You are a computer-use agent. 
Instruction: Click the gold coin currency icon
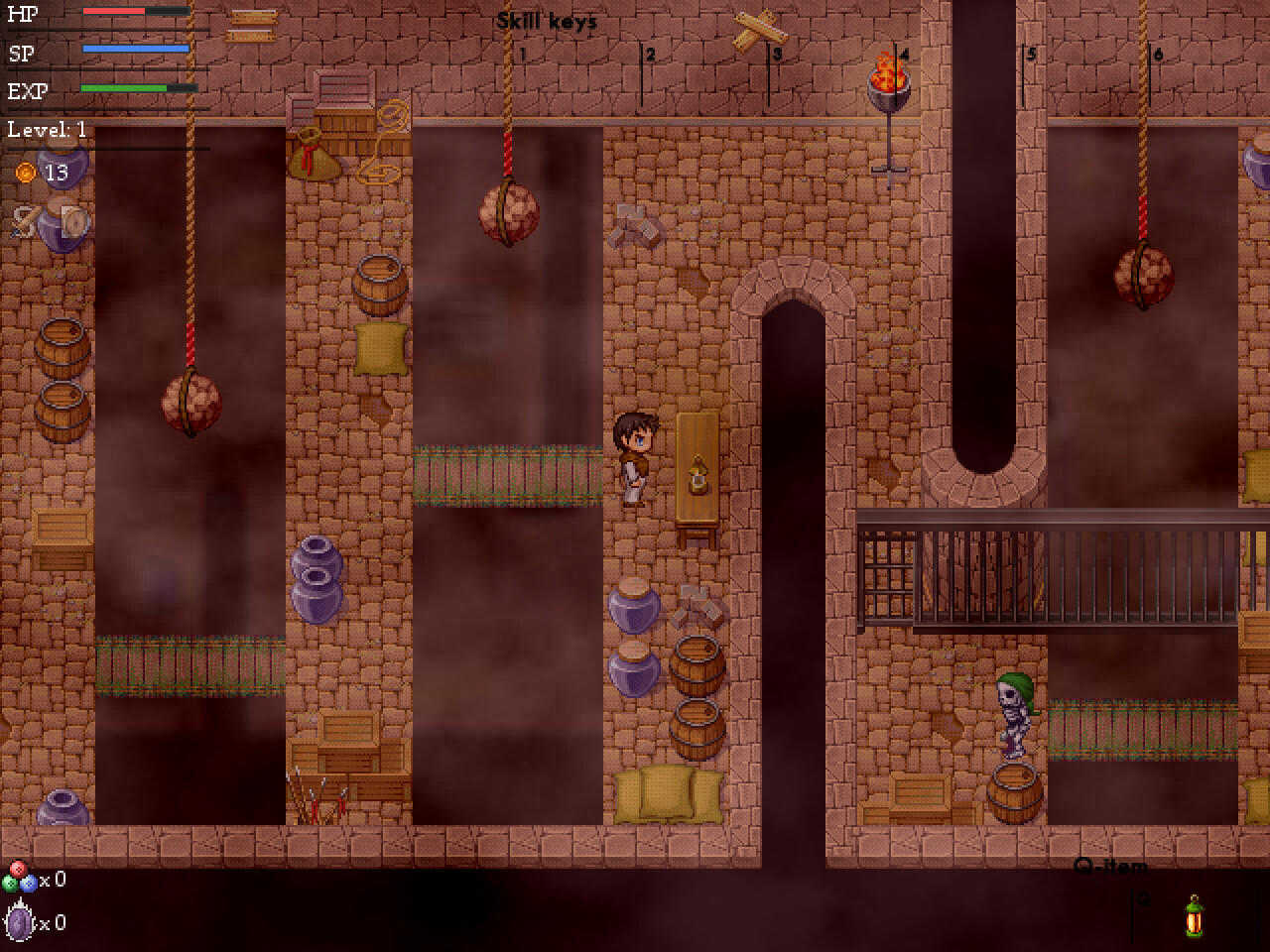tap(22, 171)
